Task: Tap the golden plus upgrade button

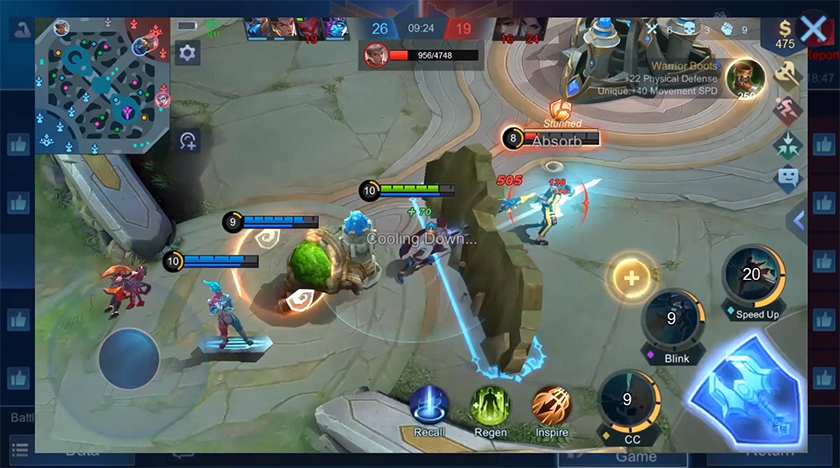Action: click(631, 277)
